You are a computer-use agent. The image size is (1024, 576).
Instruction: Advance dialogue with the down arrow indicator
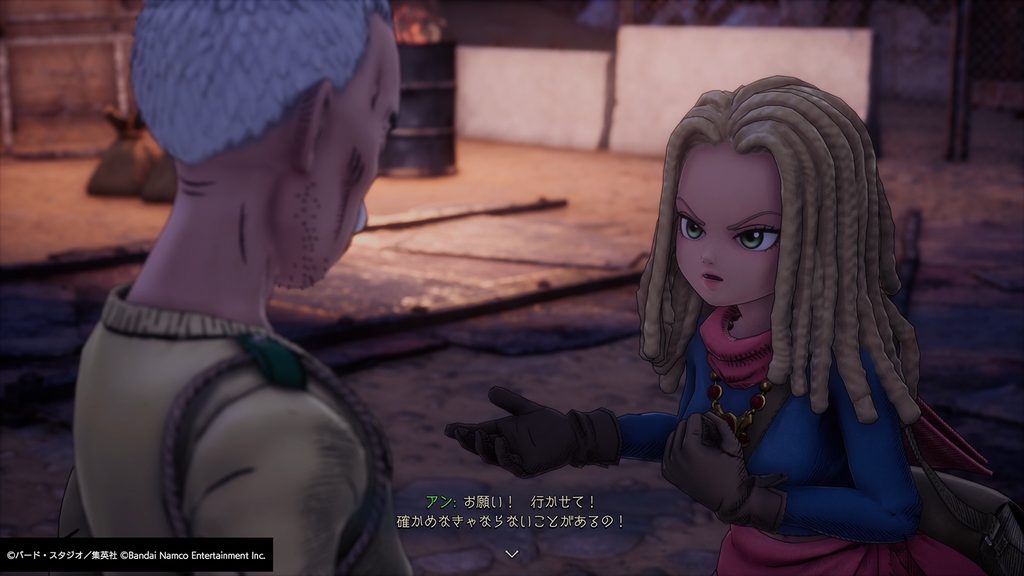pos(512,552)
